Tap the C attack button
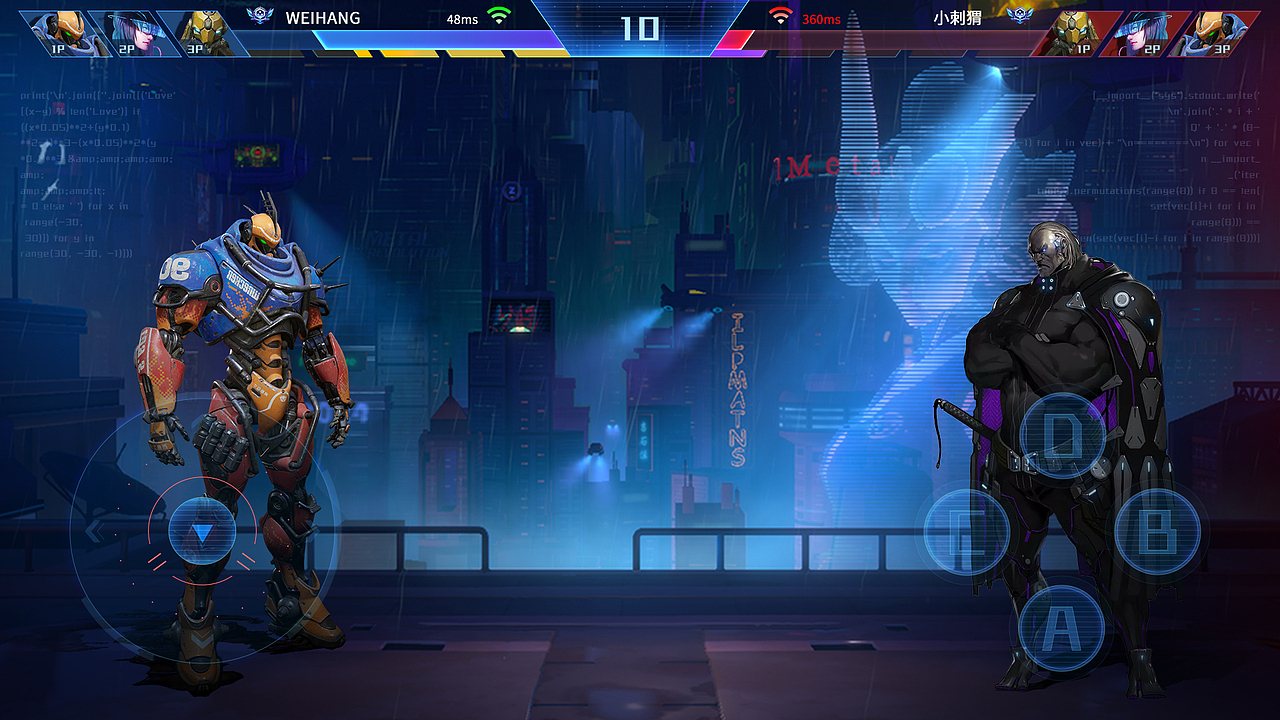 click(x=966, y=532)
